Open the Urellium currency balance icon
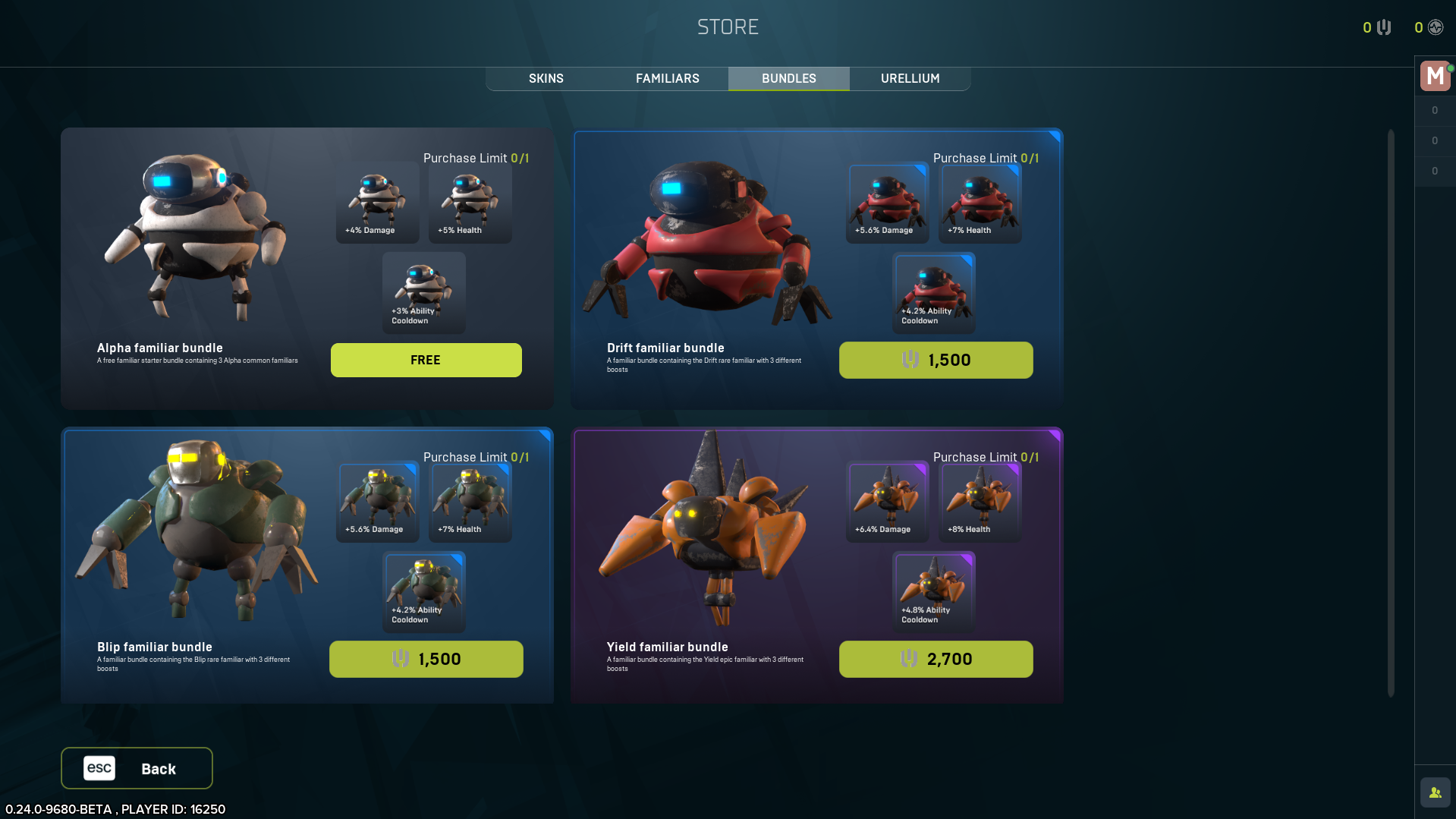 tap(1384, 27)
